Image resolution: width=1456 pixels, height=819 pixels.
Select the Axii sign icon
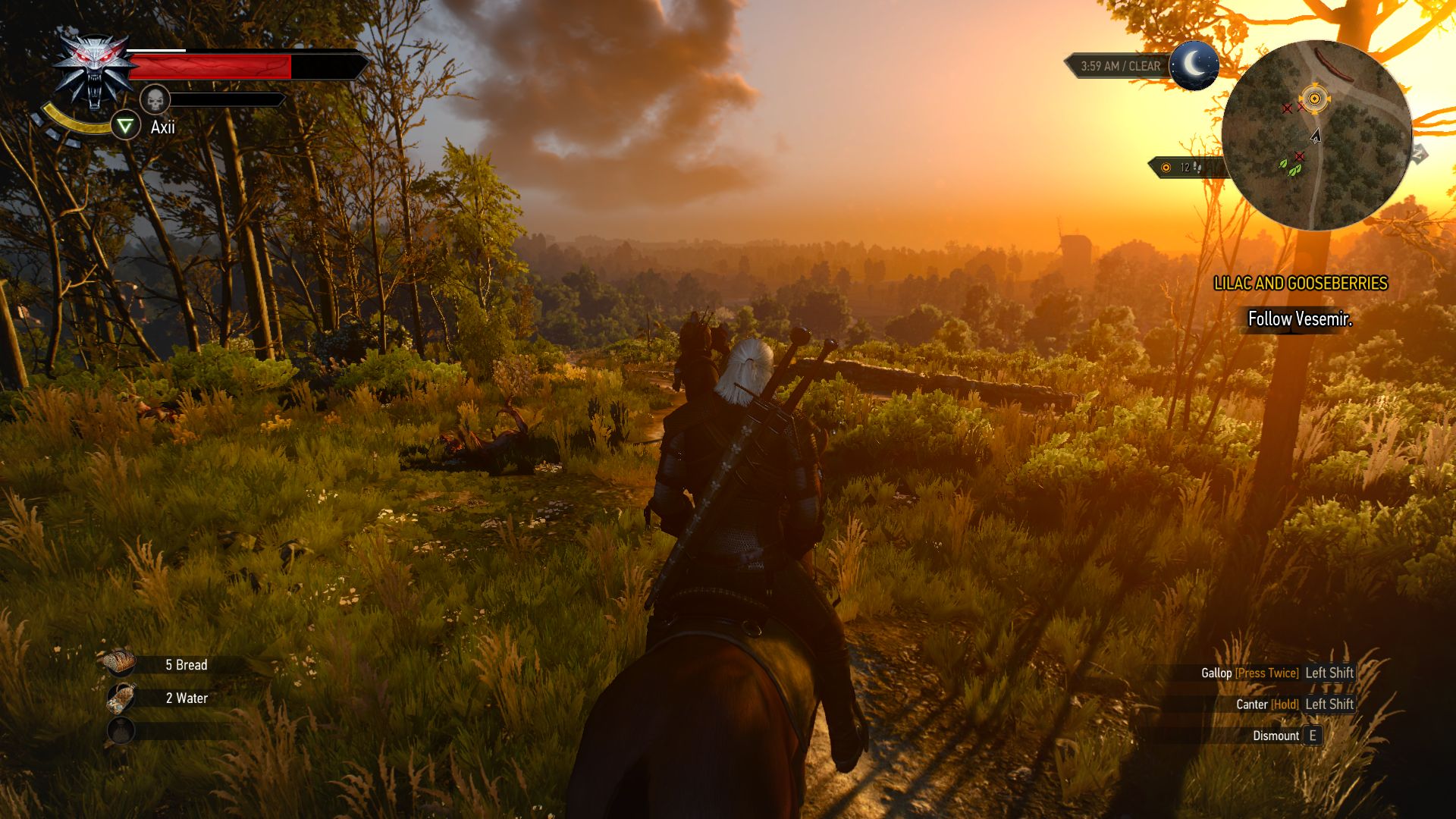coord(126,126)
